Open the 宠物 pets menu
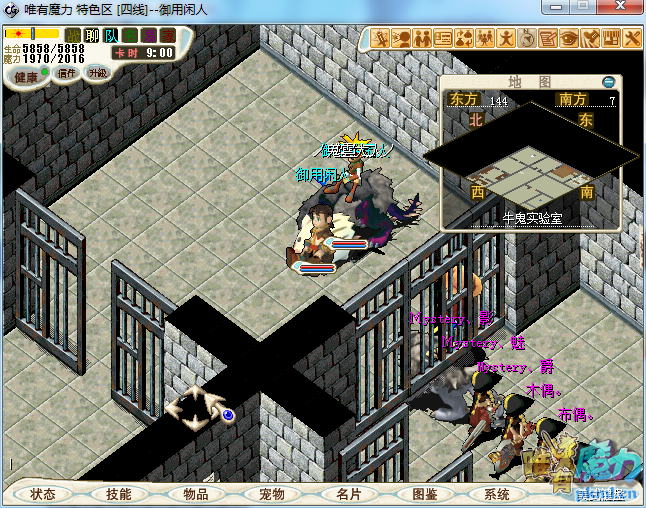 272,494
